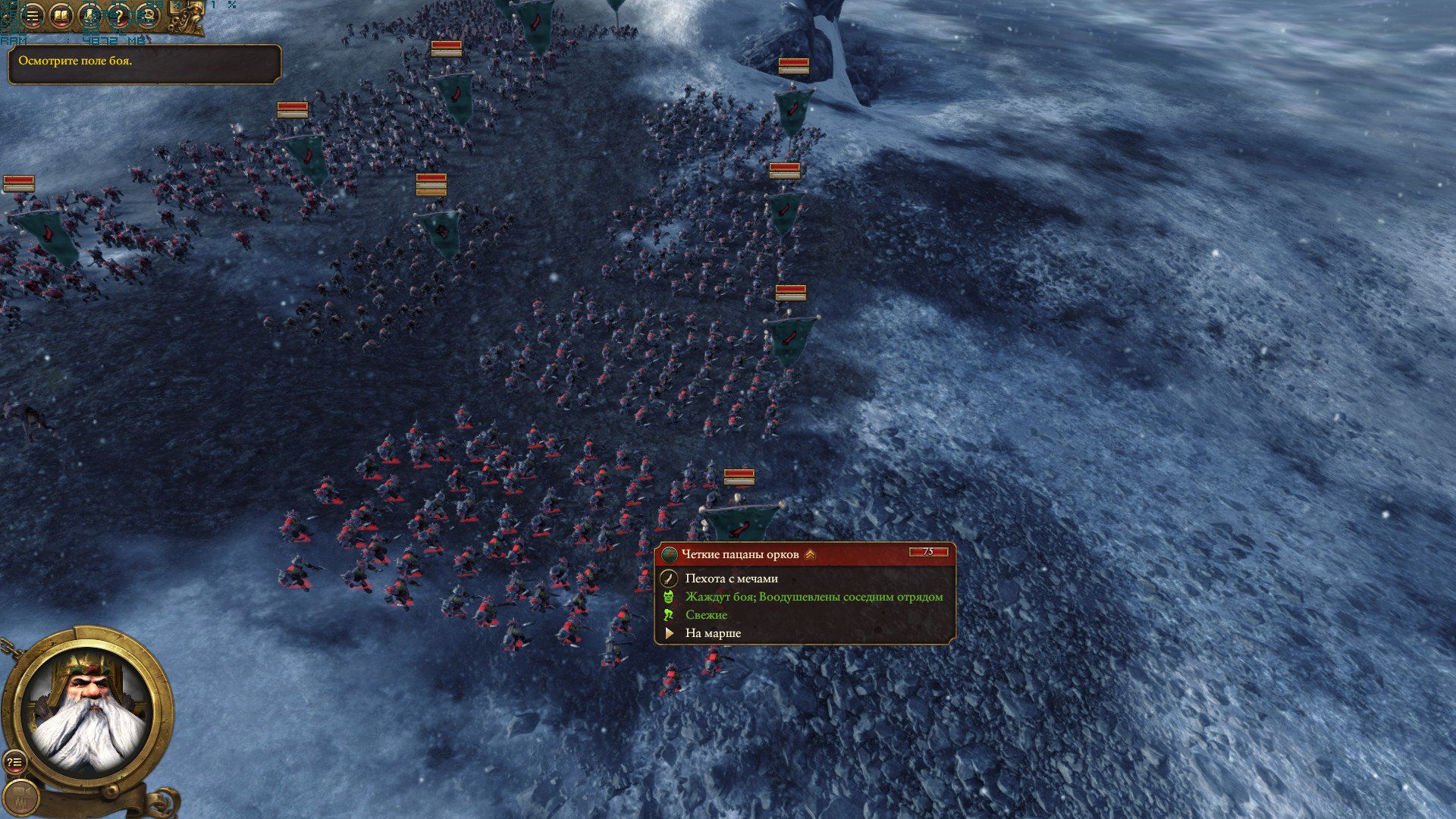The image size is (1456, 819).
Task: Click the question mark help button
Action: point(119,16)
